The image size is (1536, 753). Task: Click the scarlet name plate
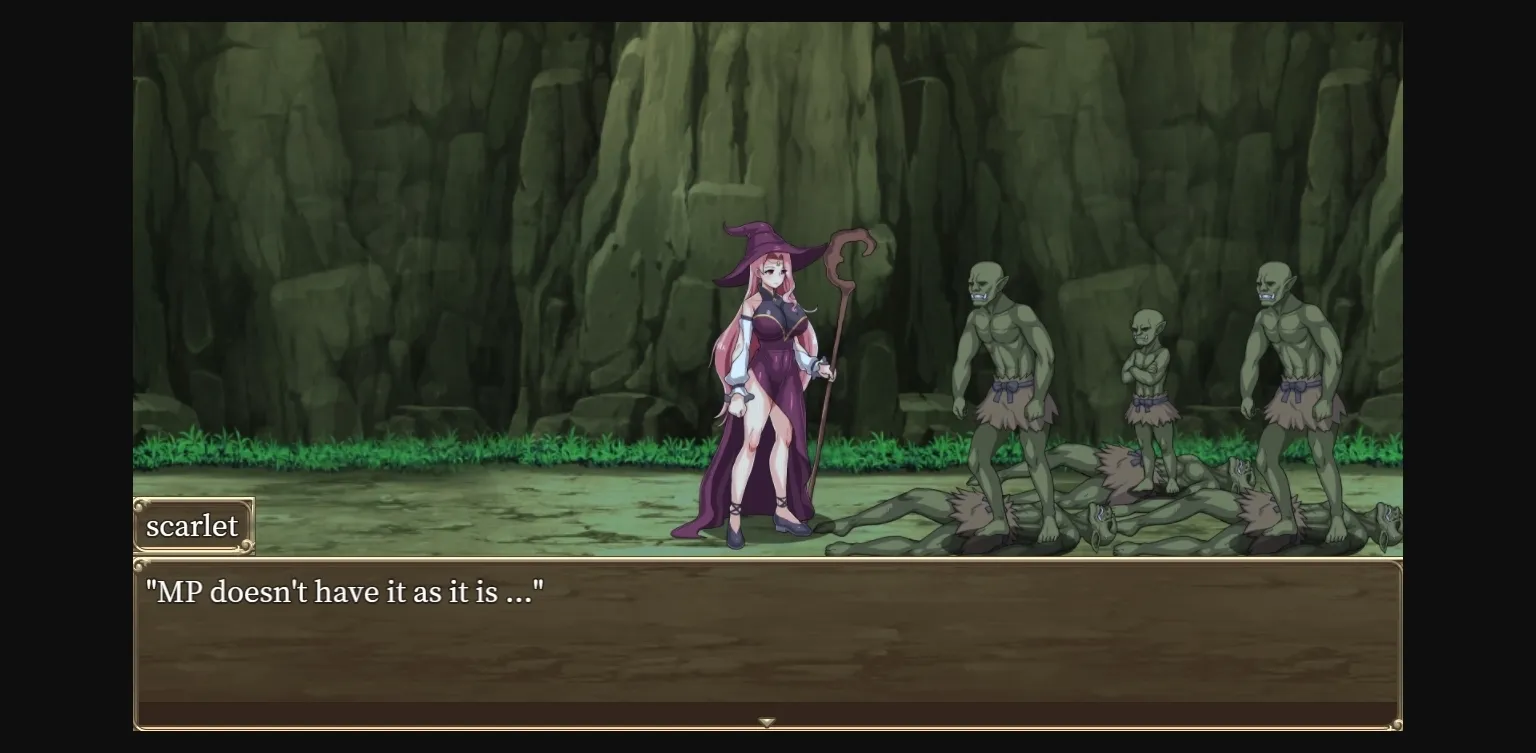click(x=193, y=525)
